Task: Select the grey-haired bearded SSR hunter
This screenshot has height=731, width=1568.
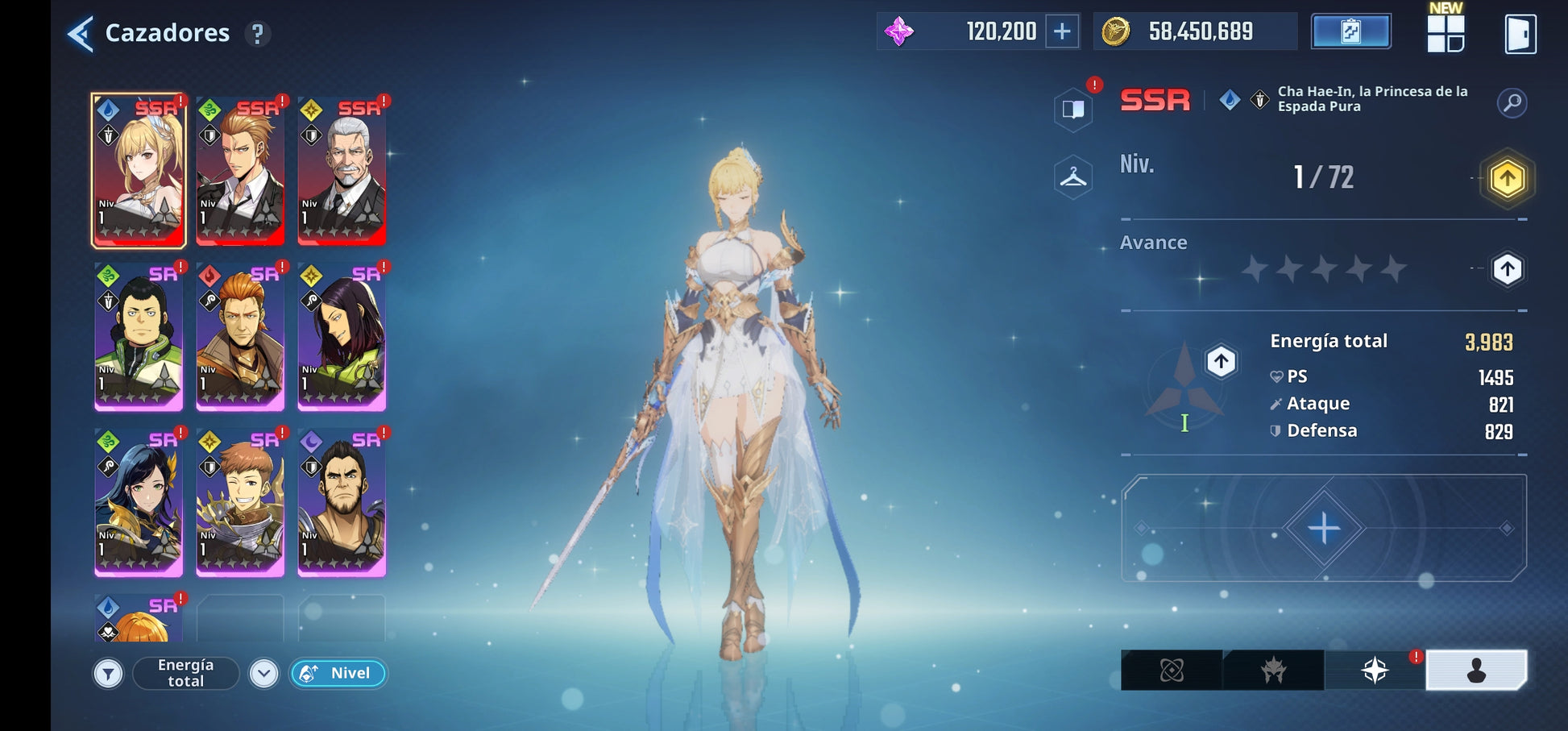Action: (342, 170)
